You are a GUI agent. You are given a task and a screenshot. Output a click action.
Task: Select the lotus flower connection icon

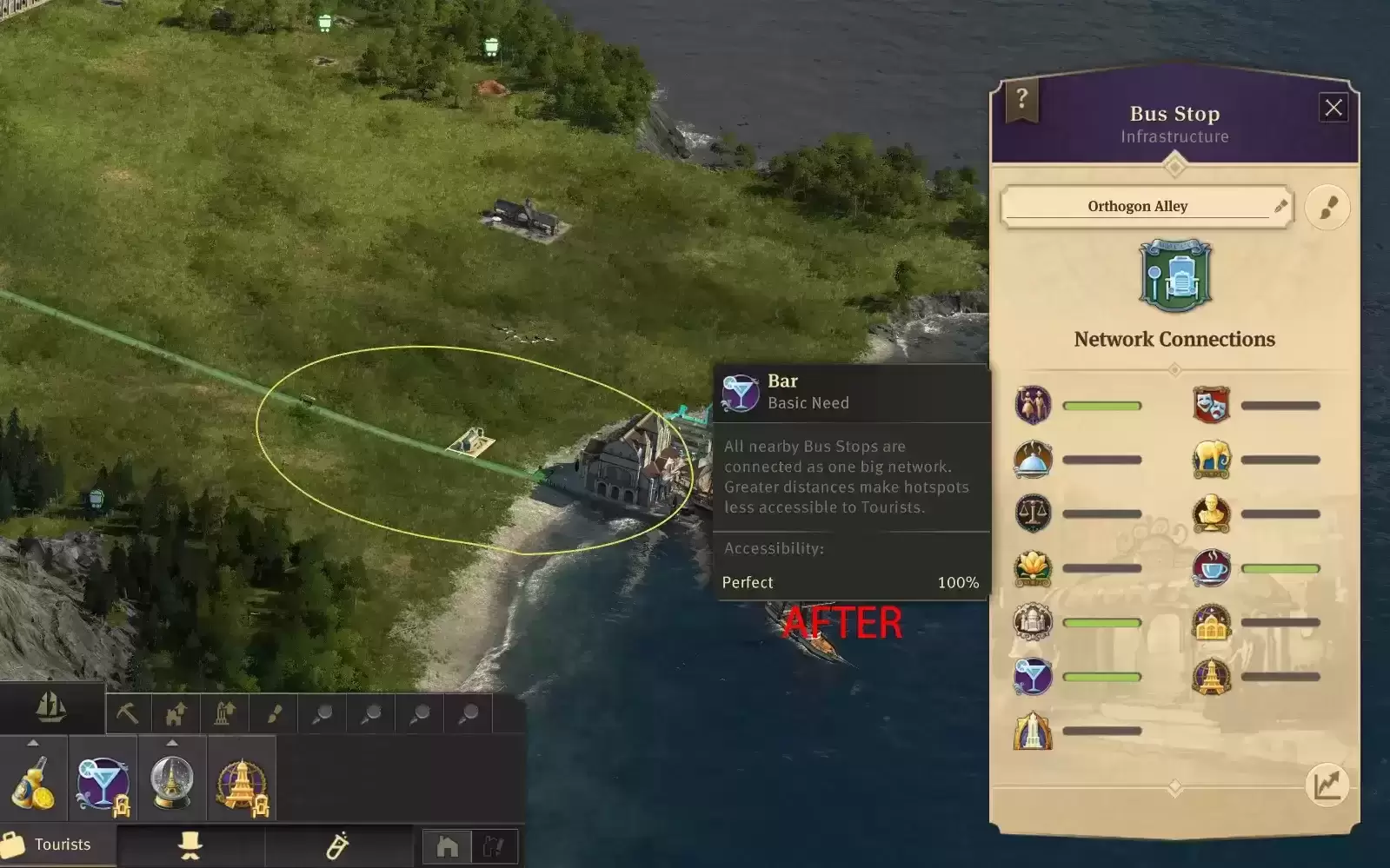point(1033,568)
